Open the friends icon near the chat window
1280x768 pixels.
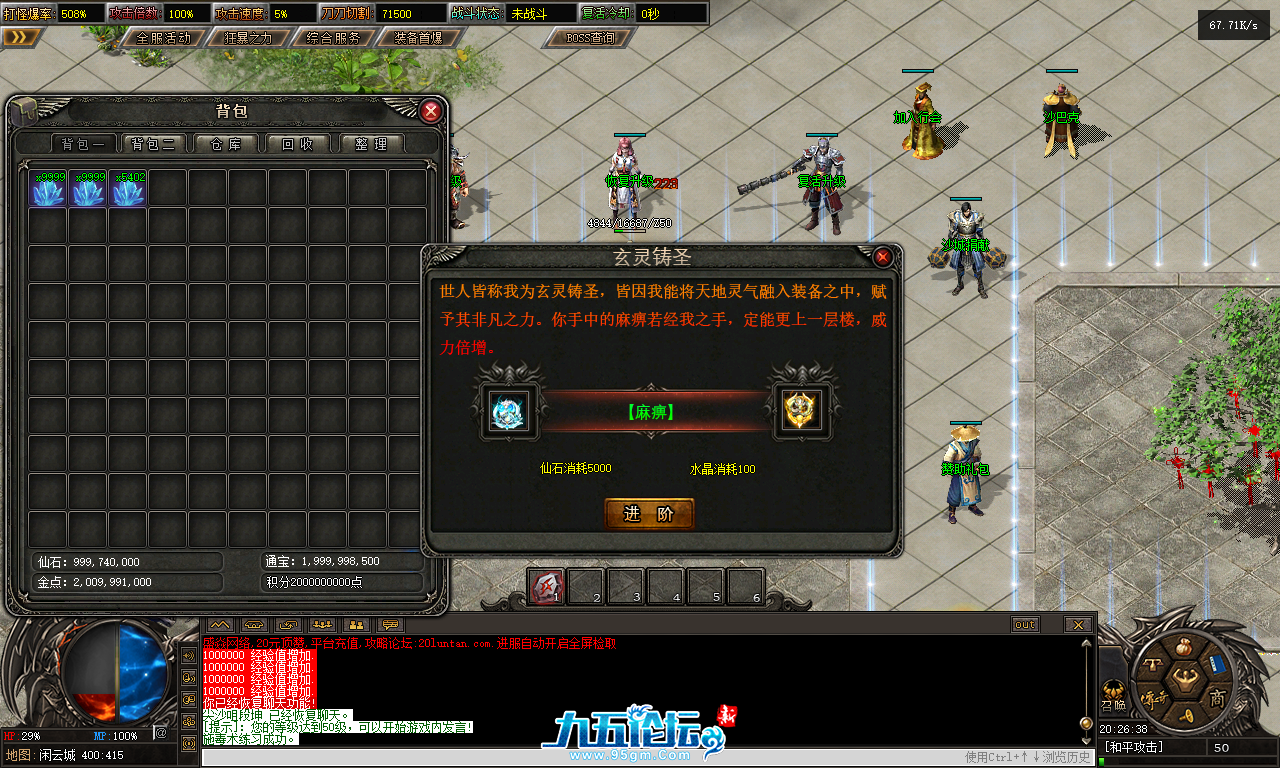(x=356, y=625)
